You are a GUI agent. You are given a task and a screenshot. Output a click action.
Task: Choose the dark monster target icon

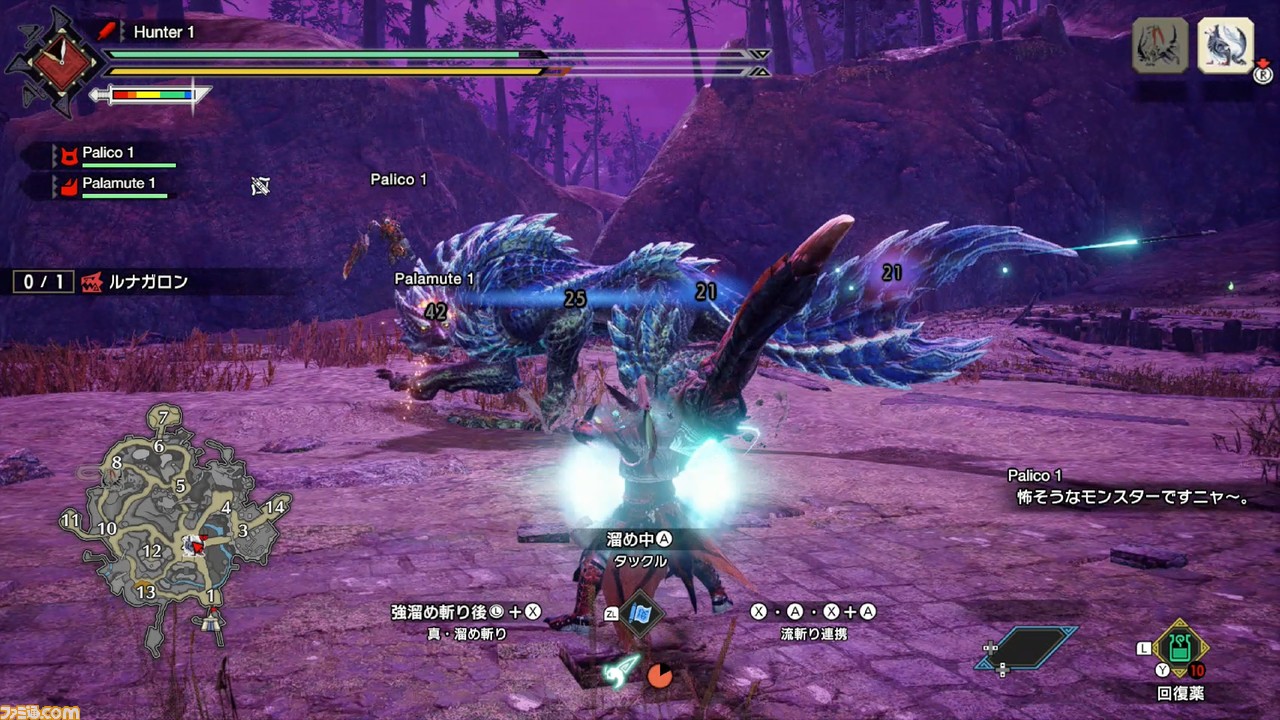click(x=1160, y=46)
